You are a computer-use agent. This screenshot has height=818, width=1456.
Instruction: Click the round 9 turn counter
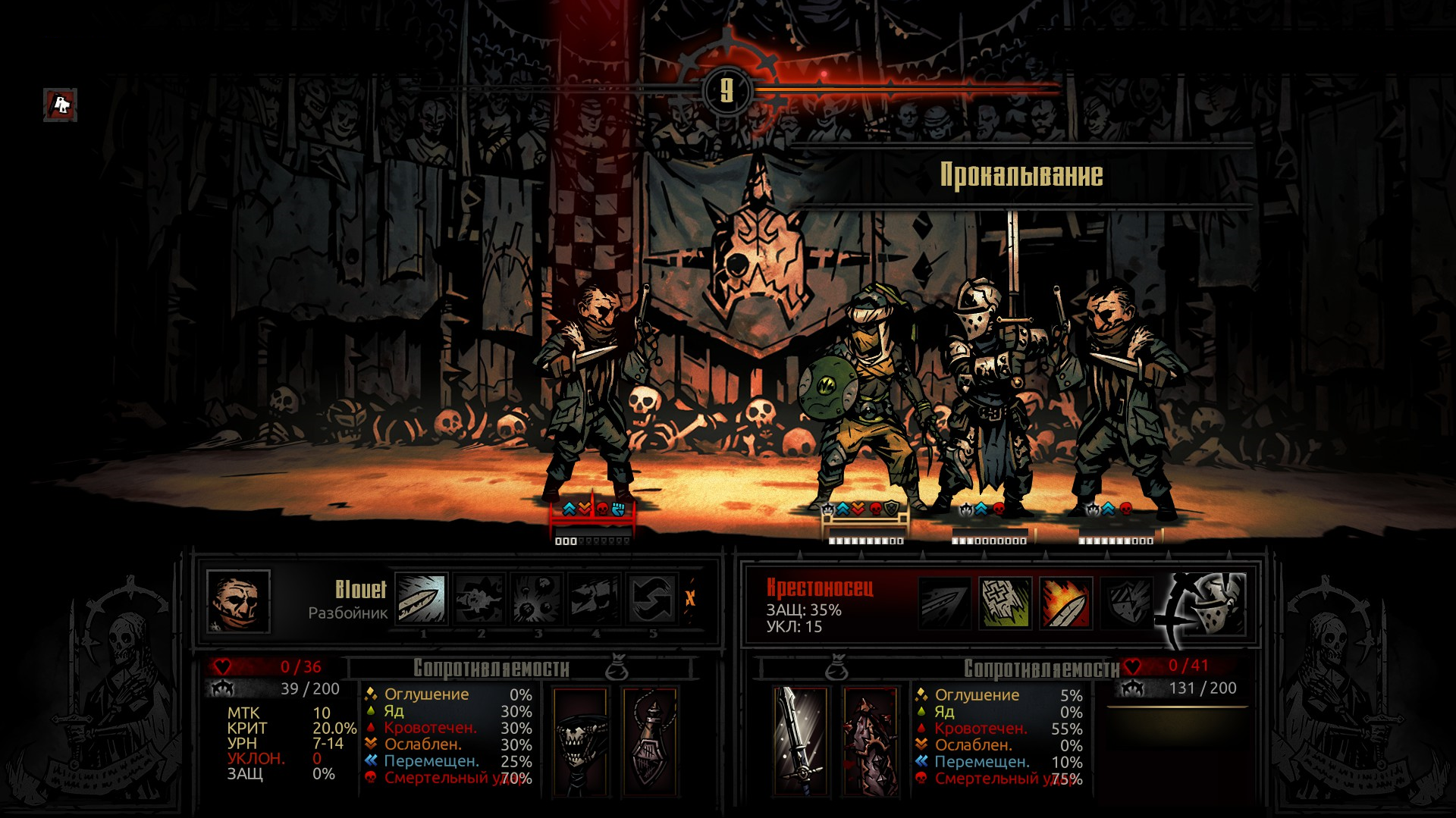(x=727, y=91)
